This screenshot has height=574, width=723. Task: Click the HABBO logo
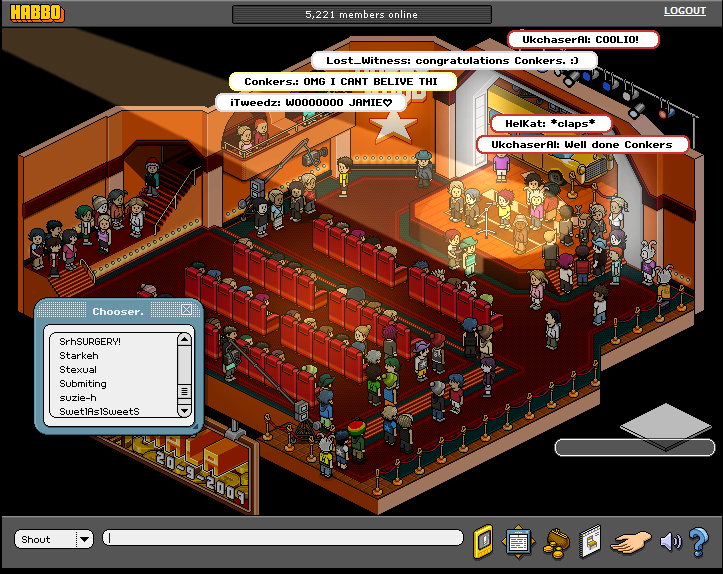(36, 13)
